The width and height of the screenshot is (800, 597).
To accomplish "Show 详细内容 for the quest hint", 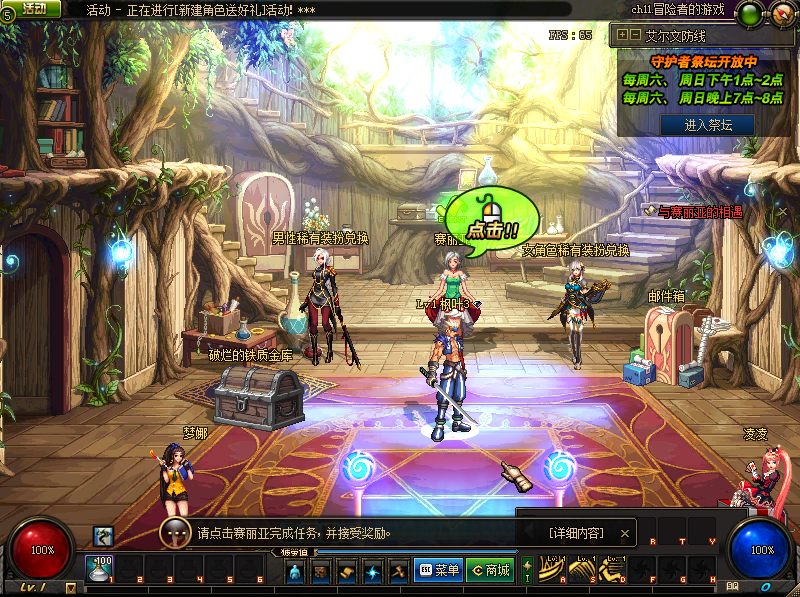I will click(x=577, y=533).
